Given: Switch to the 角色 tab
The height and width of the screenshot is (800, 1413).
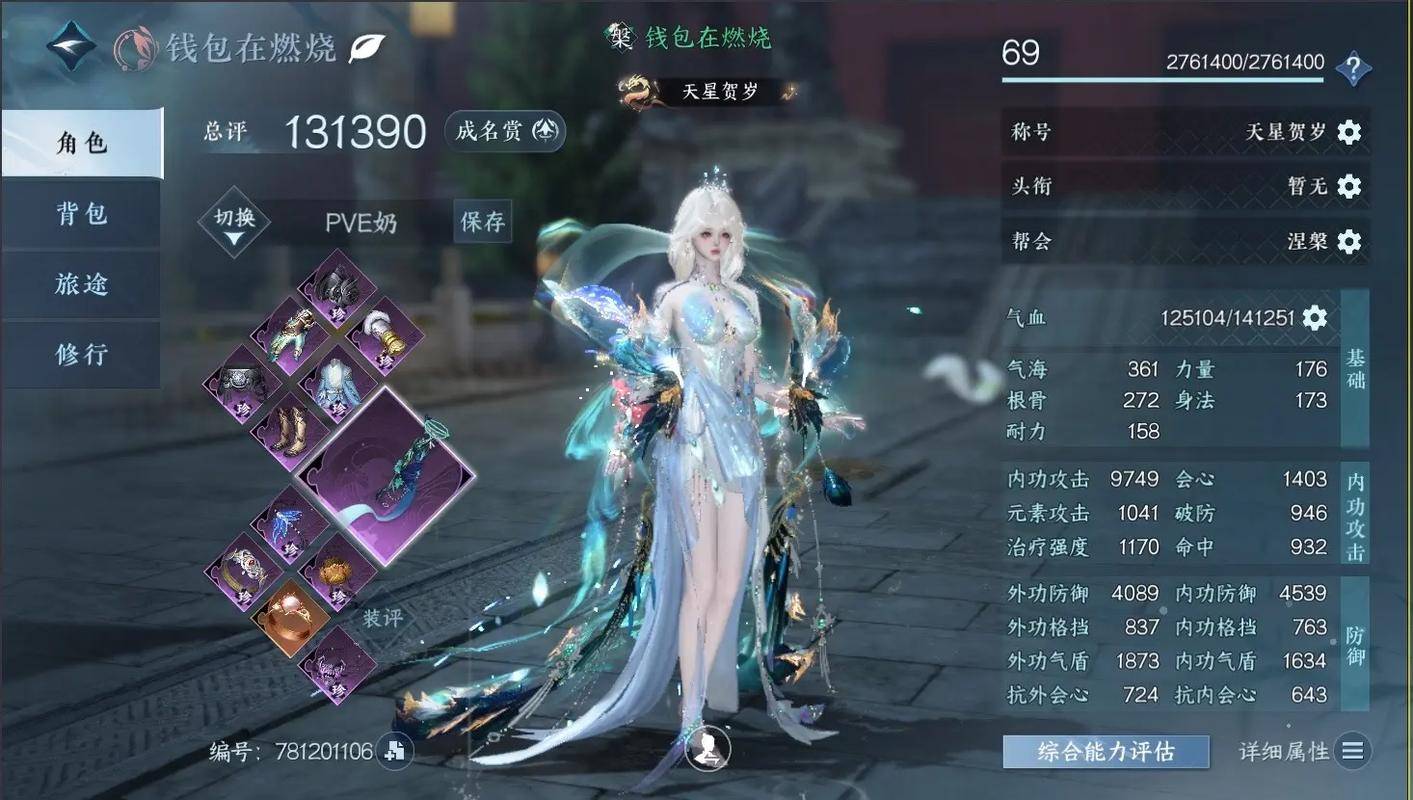Looking at the screenshot, I should (82, 143).
